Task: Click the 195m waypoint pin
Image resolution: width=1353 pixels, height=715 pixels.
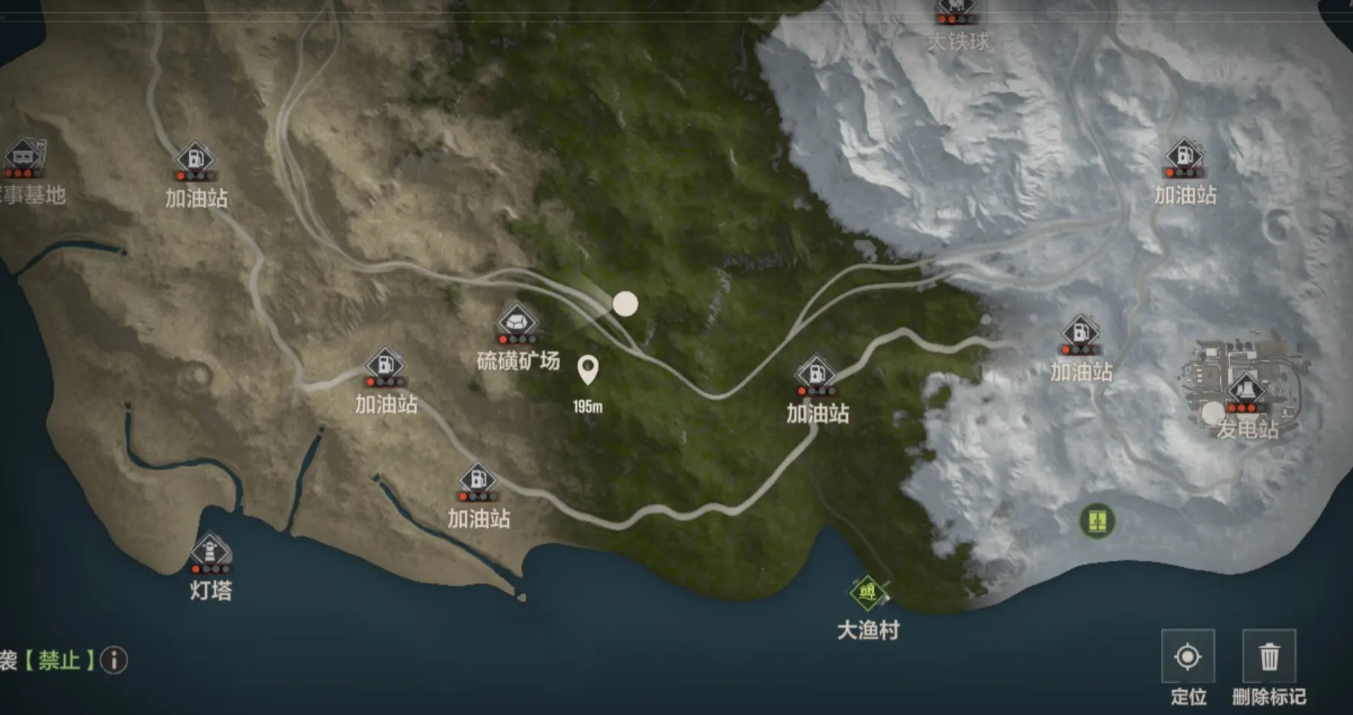Action: (588, 371)
